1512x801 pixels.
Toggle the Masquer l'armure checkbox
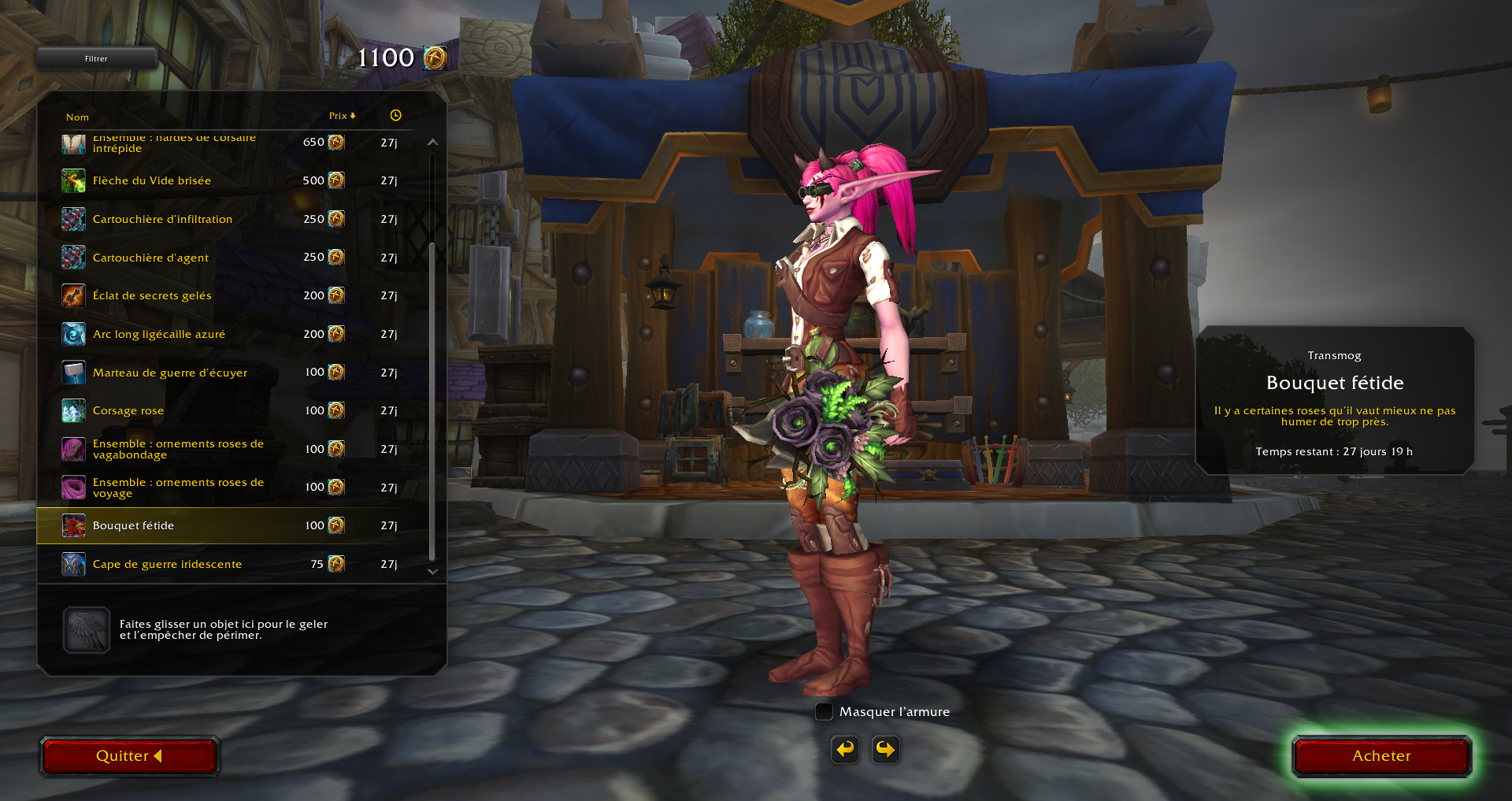pos(824,712)
